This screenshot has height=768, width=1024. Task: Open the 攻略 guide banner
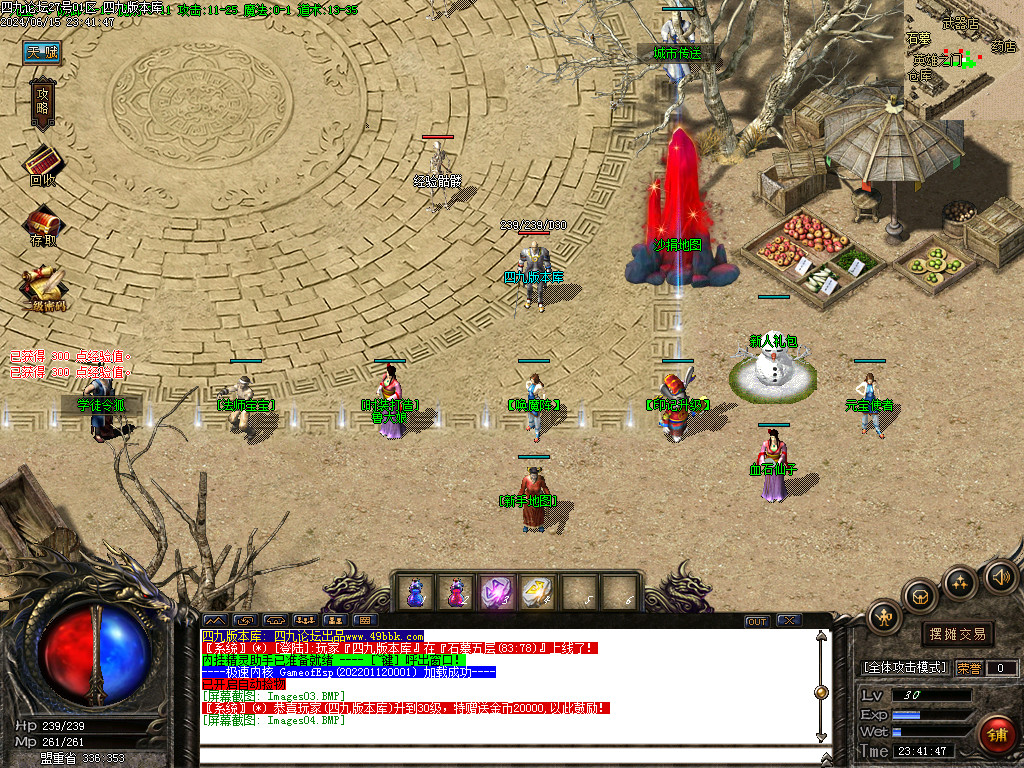pyautogui.click(x=43, y=104)
